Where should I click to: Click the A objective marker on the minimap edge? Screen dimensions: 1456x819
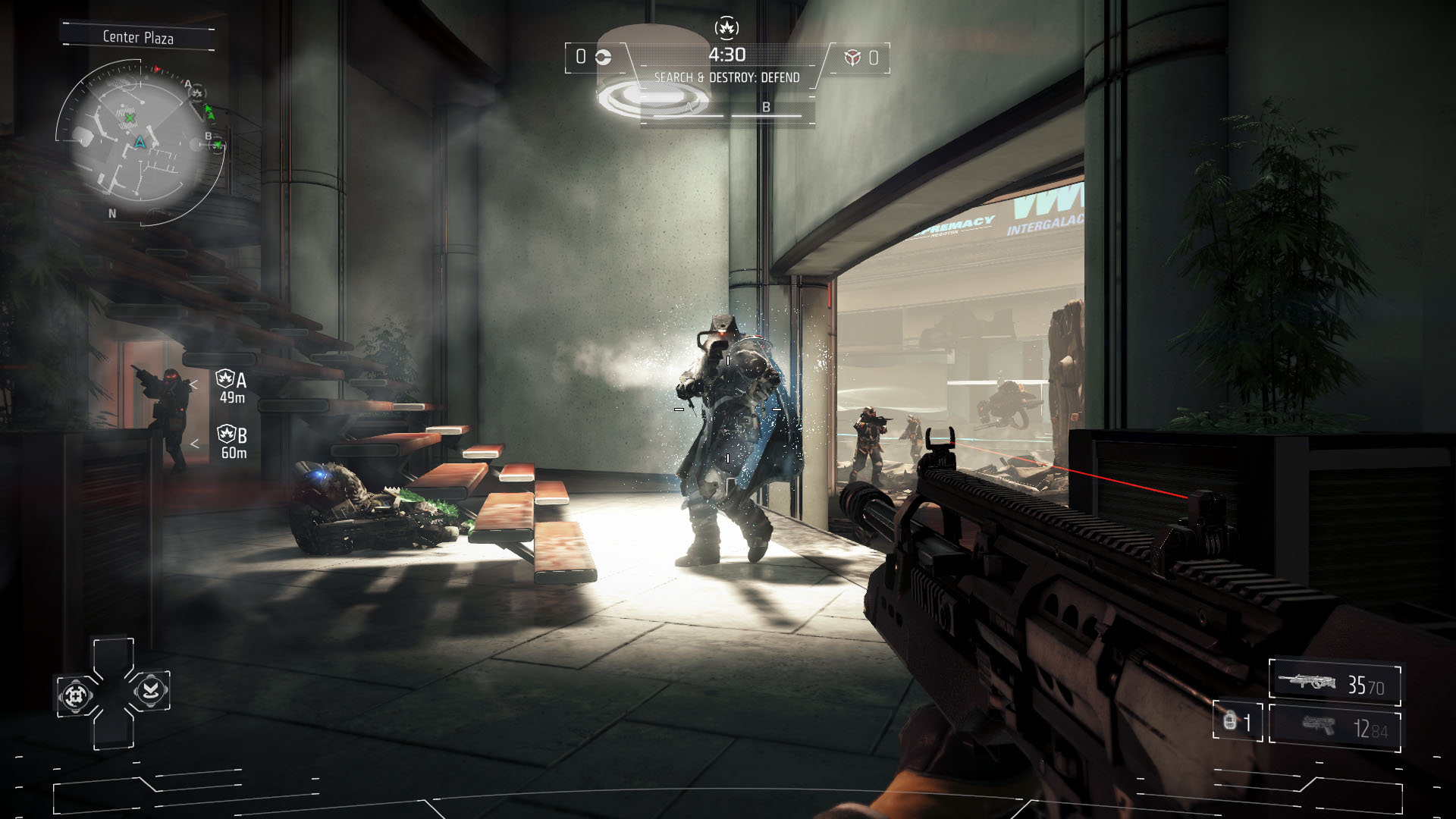pos(196,93)
